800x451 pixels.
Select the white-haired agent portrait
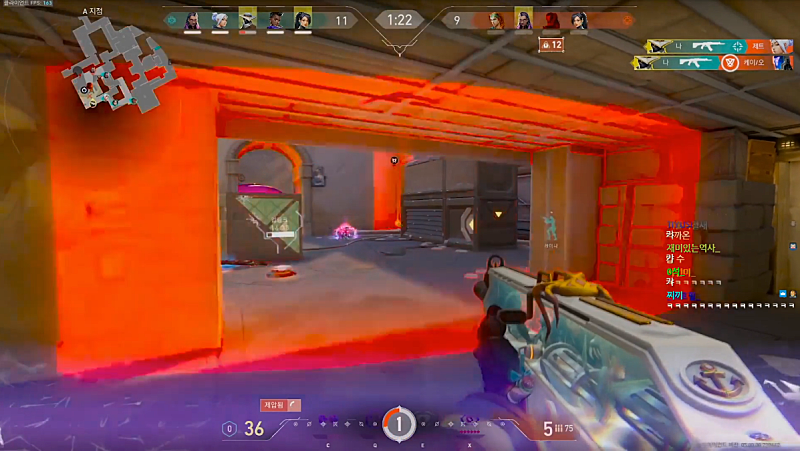[219, 20]
